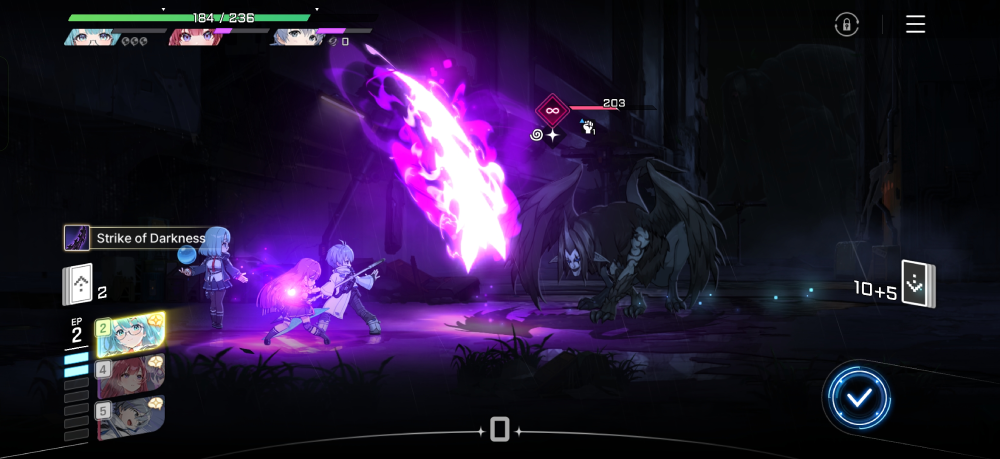
Task: Open the draw pile showing 10+5
Action: coord(918,285)
